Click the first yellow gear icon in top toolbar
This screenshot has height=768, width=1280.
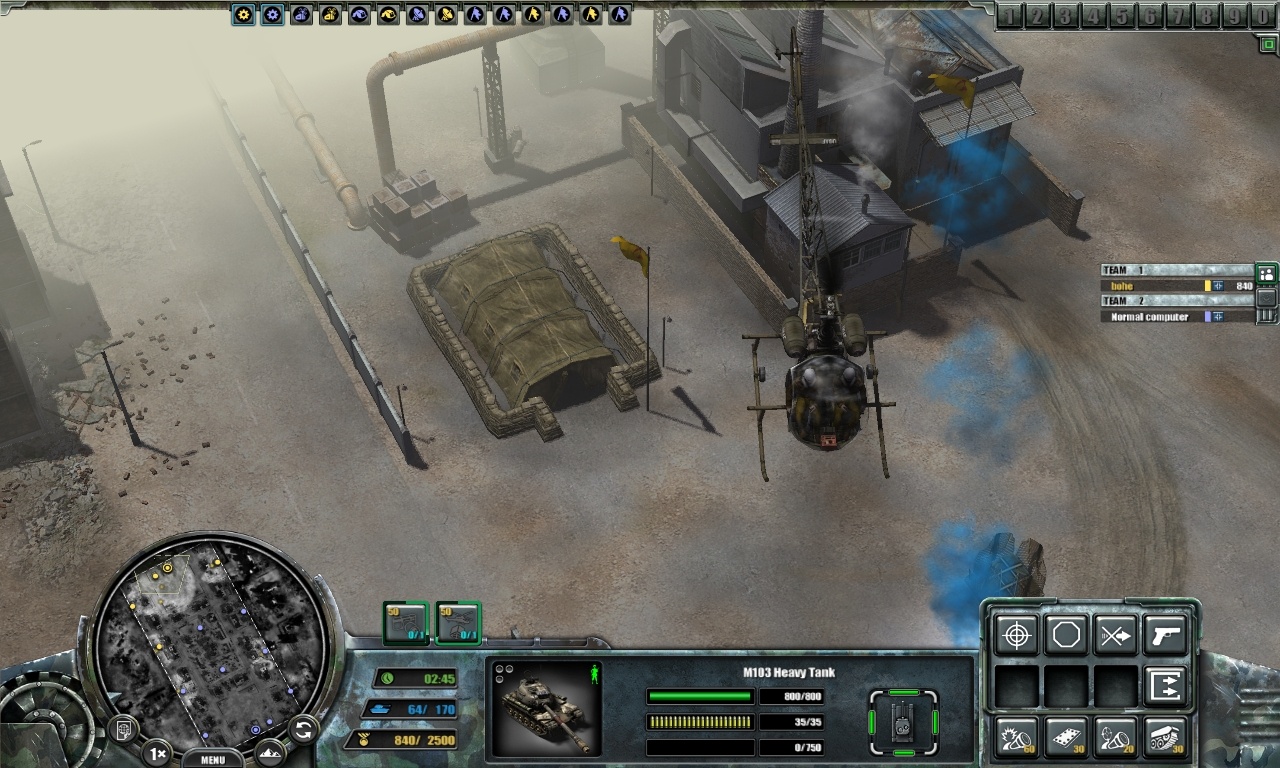(243, 14)
